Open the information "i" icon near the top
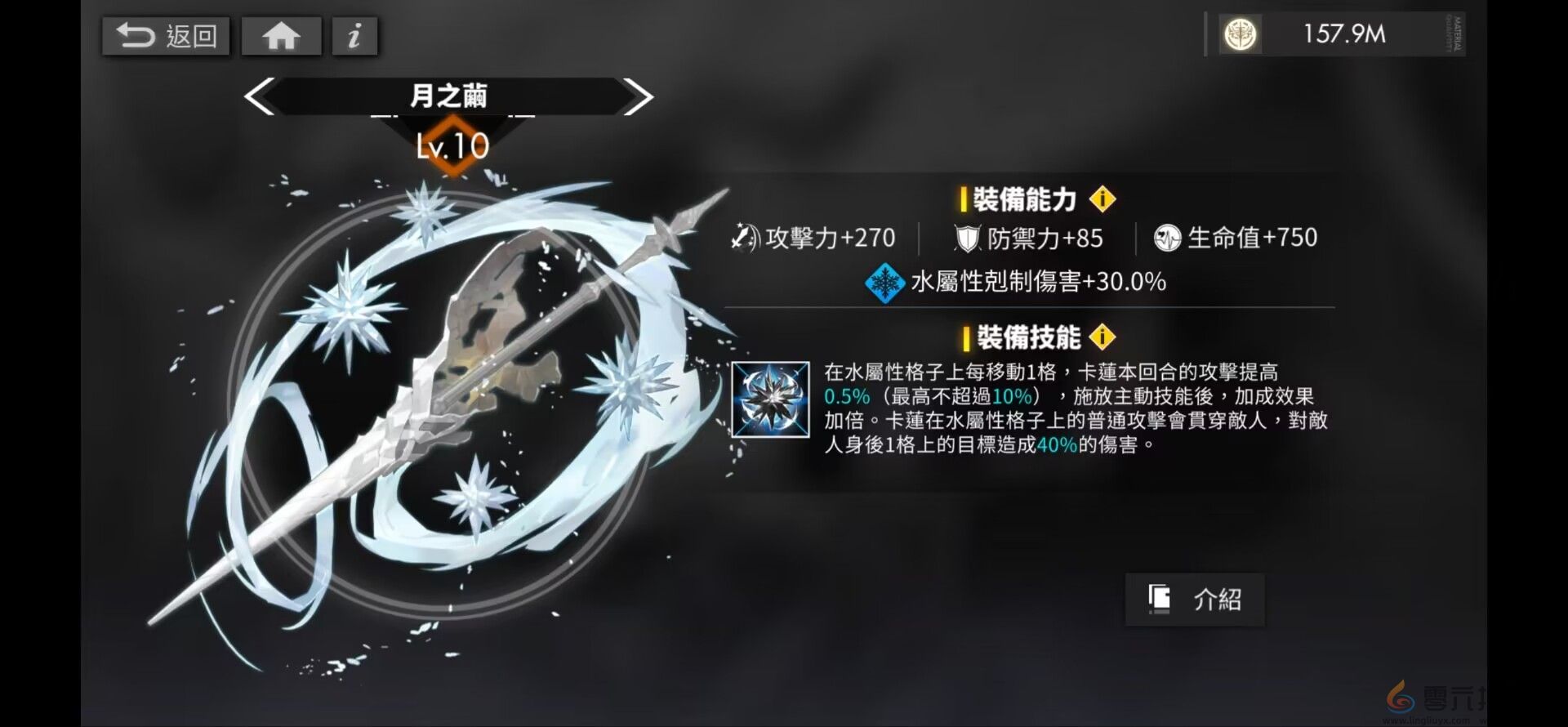 coord(354,35)
